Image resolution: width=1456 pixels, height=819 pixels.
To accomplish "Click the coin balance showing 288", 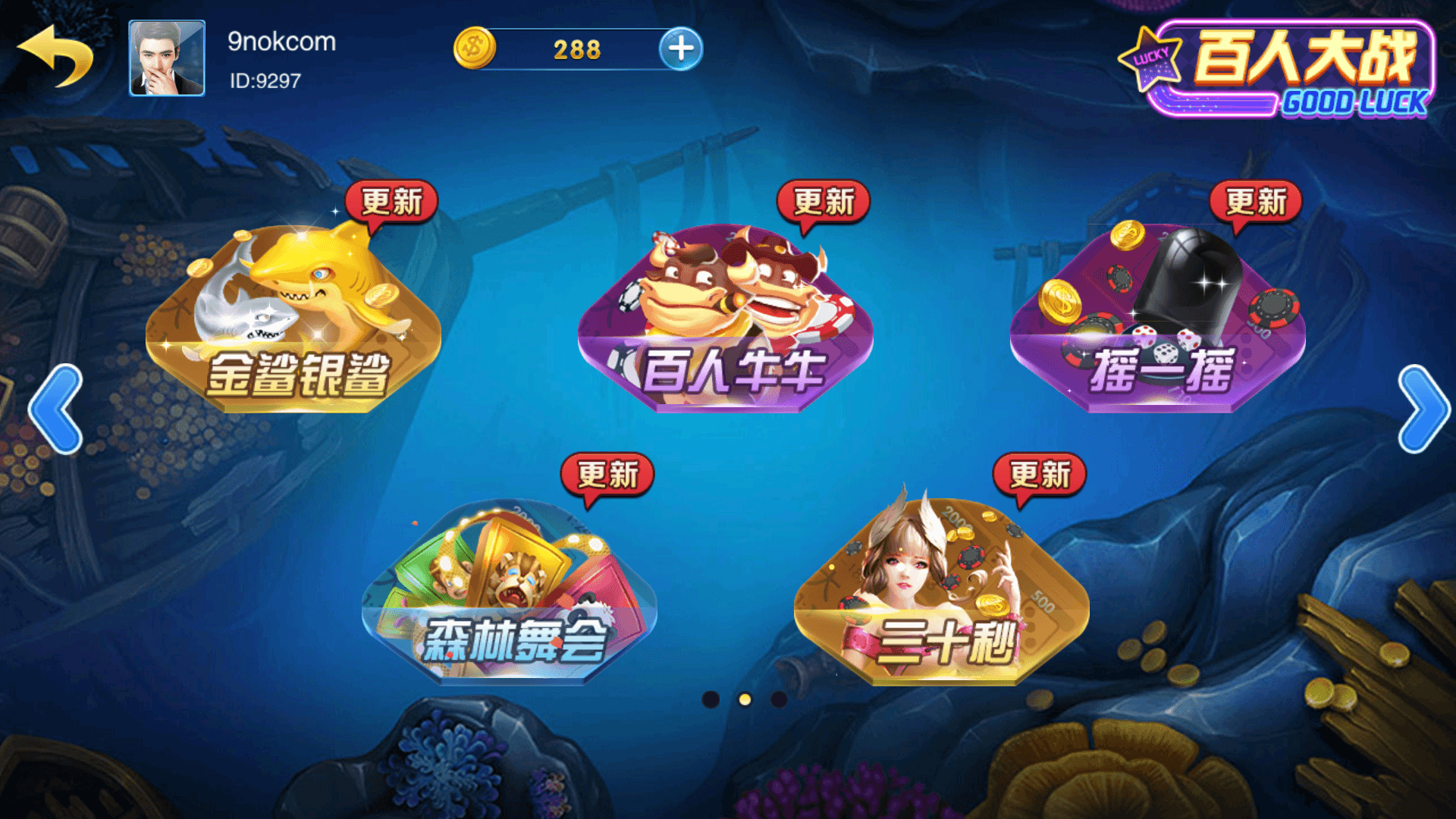I will [578, 48].
